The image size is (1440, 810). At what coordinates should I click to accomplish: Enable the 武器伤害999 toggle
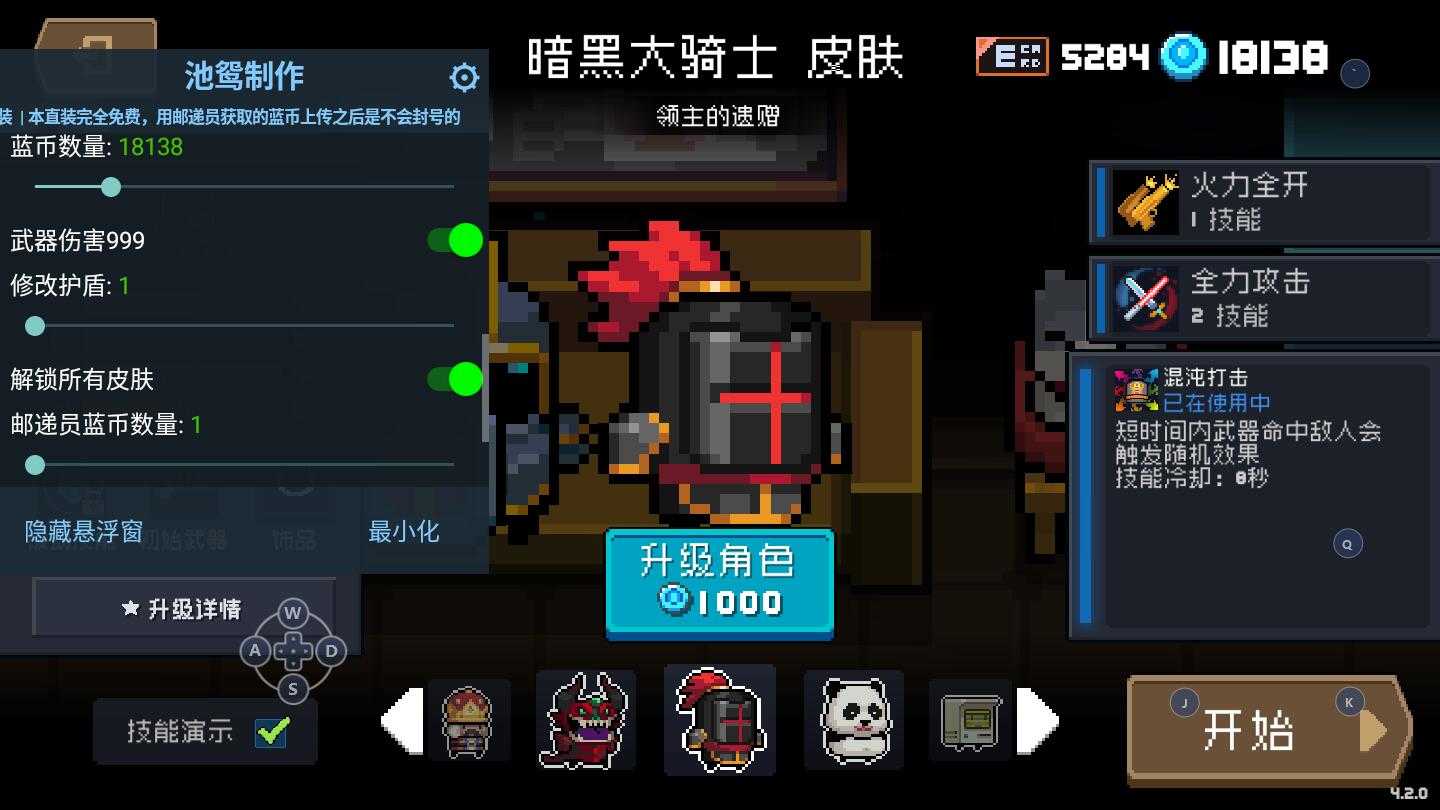pyautogui.click(x=457, y=240)
